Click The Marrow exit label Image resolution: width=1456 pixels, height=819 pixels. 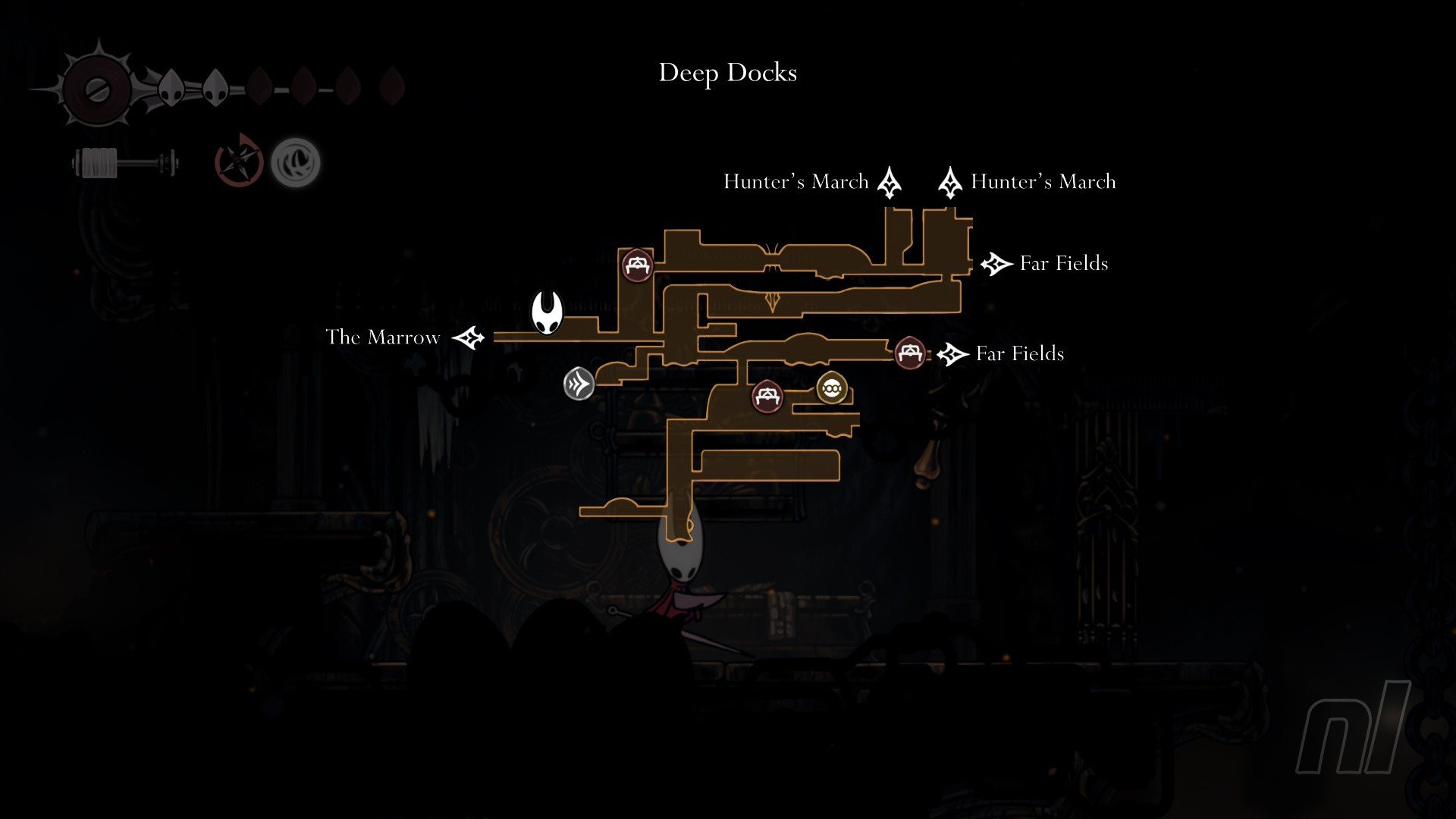[382, 337]
